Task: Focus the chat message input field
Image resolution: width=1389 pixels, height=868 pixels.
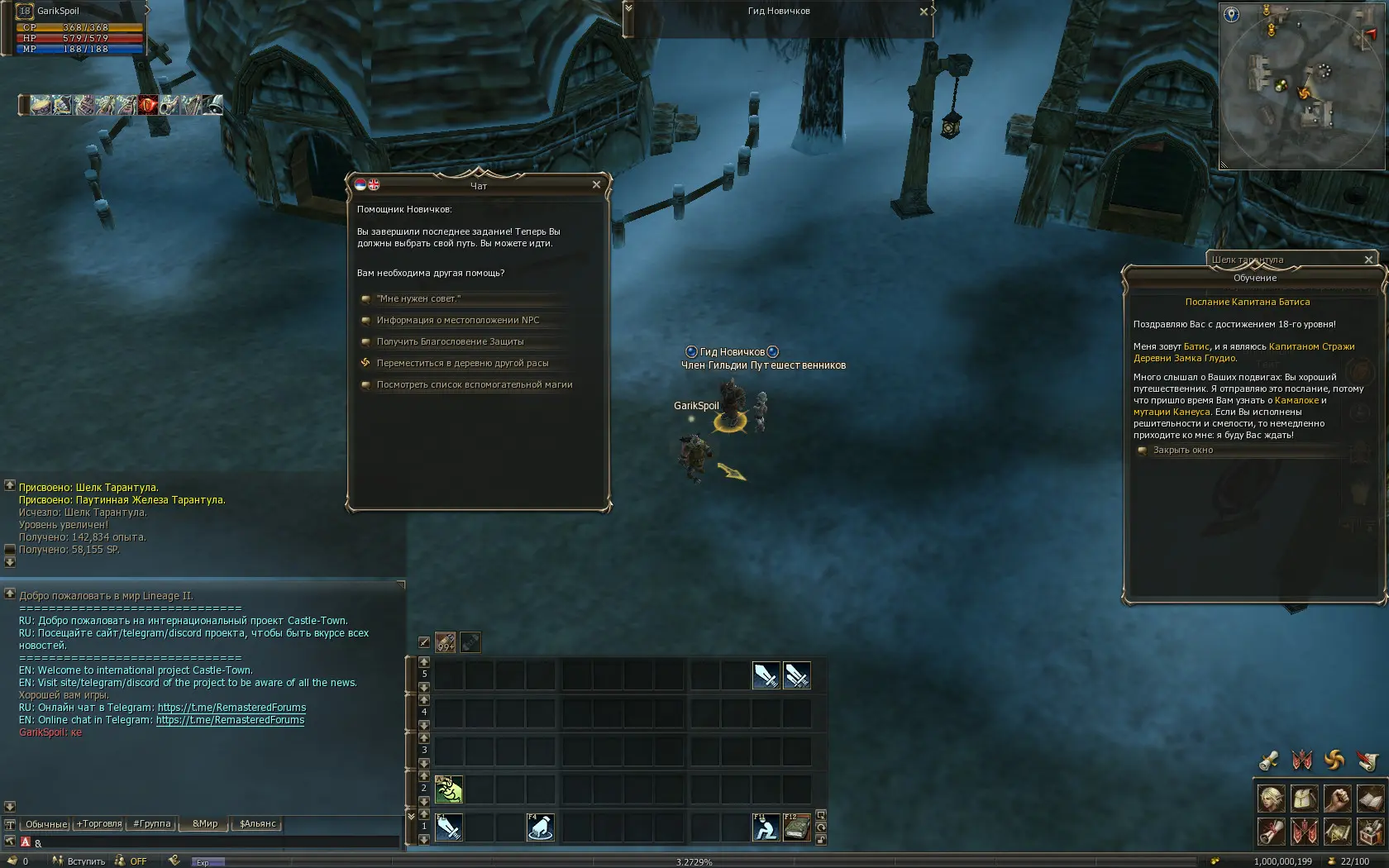Action: [215, 842]
